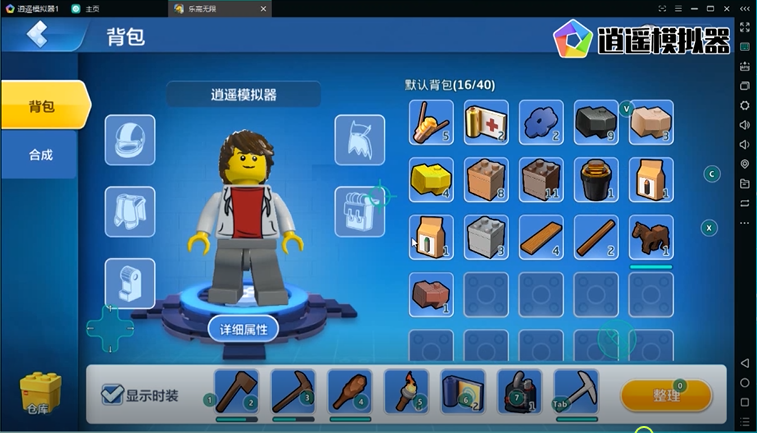
Task: Select the brown horse item
Action: coord(651,237)
